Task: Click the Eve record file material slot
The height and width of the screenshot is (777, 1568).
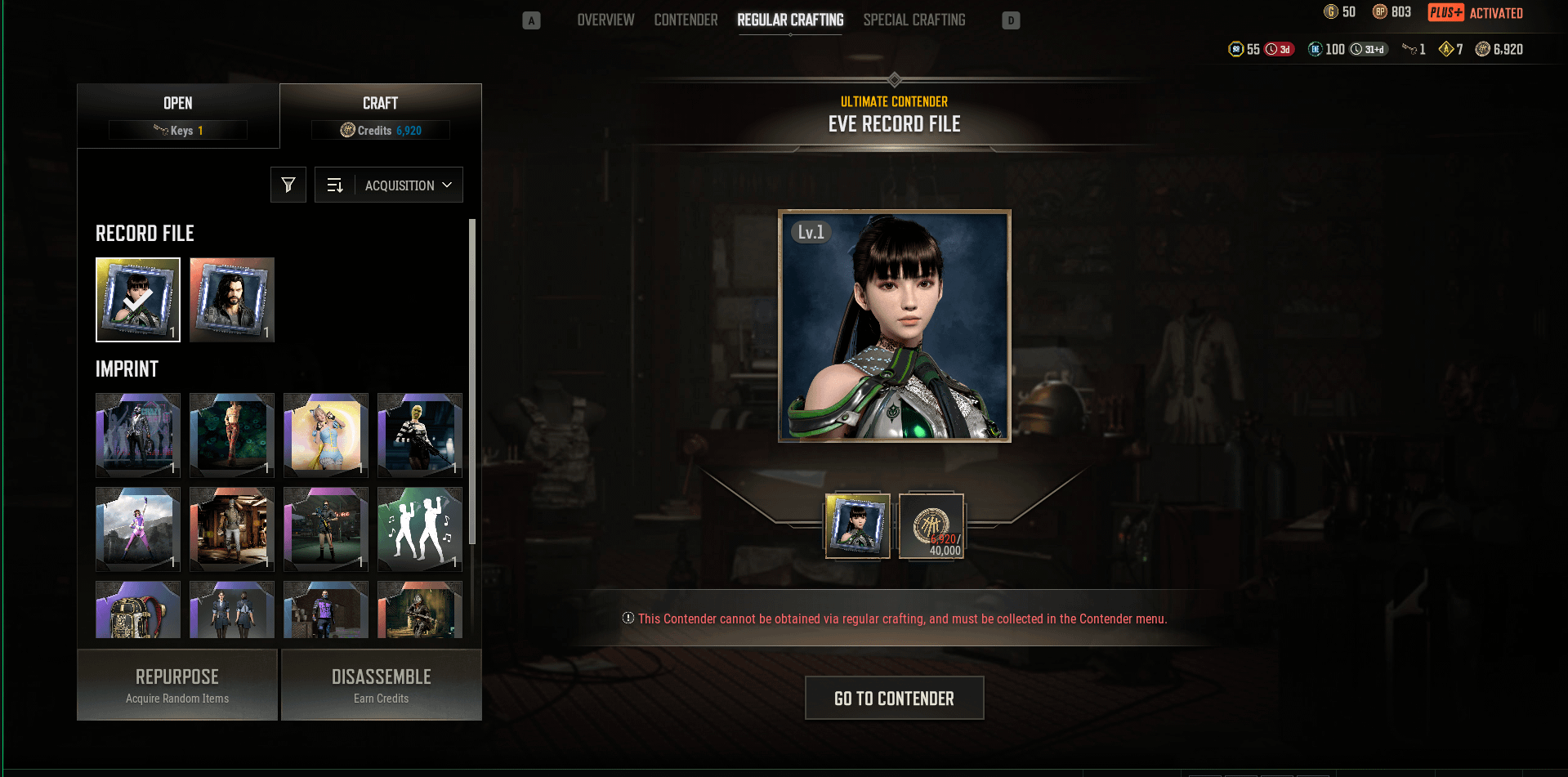Action: (858, 526)
